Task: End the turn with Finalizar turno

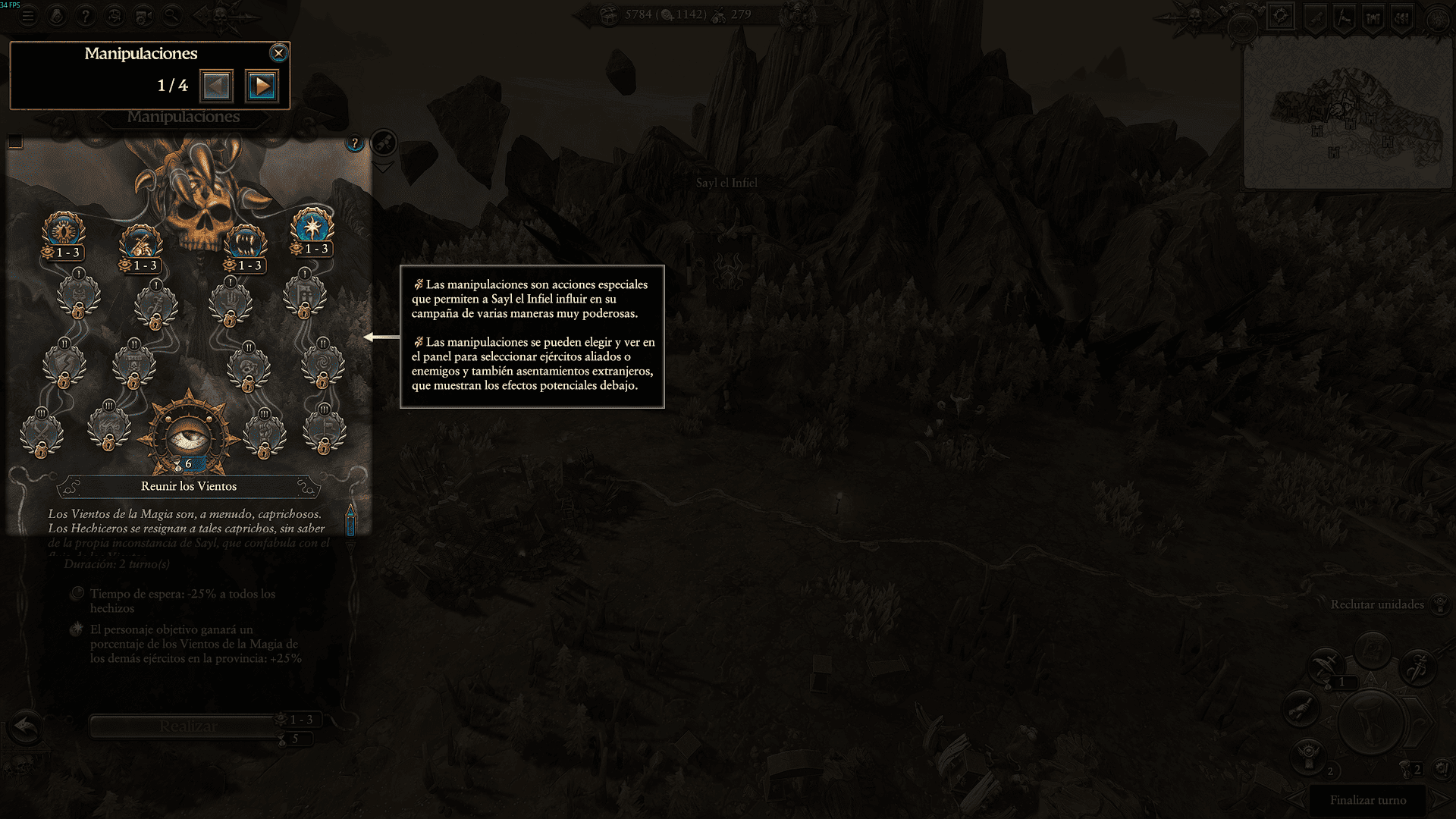Action: coord(1367,800)
